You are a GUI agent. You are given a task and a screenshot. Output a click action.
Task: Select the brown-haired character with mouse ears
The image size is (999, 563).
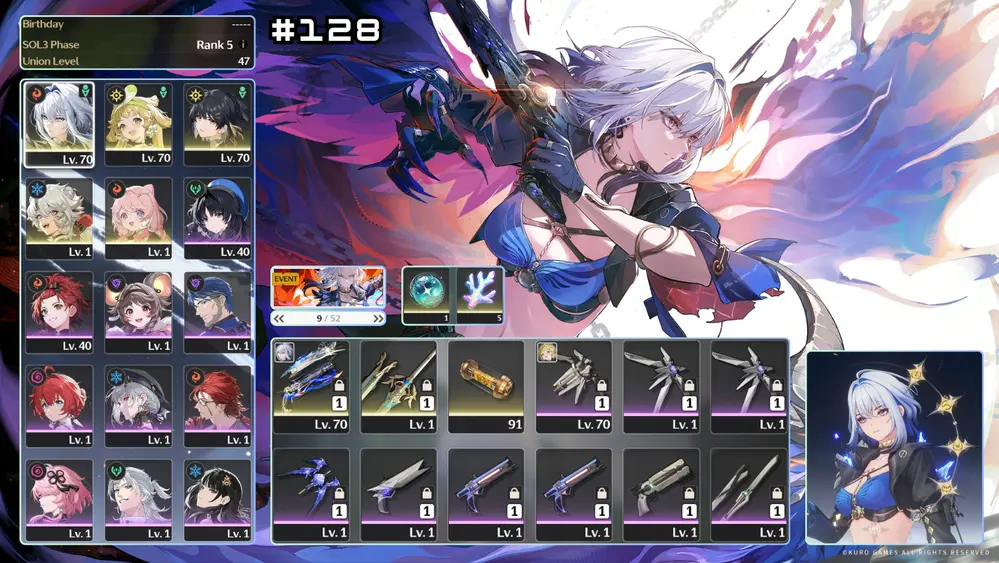(139, 312)
